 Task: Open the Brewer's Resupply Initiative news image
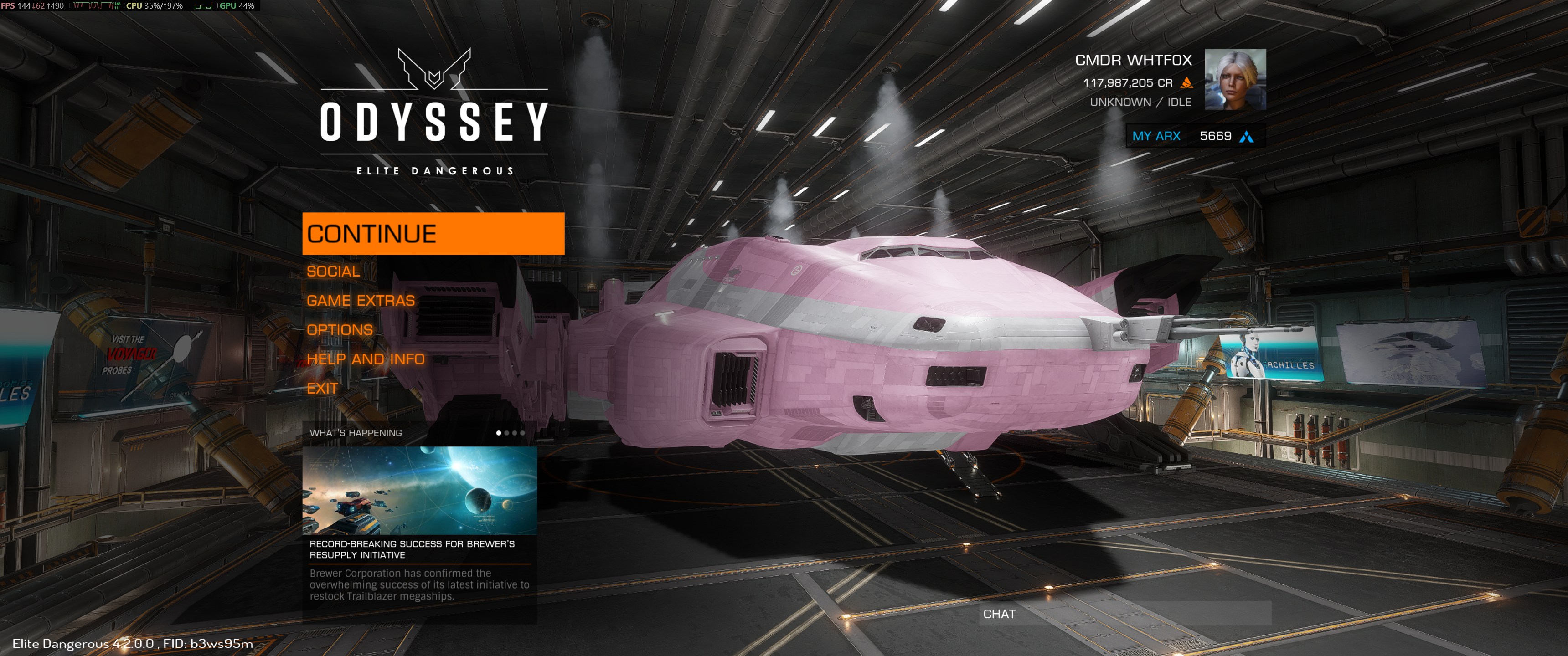pos(419,491)
